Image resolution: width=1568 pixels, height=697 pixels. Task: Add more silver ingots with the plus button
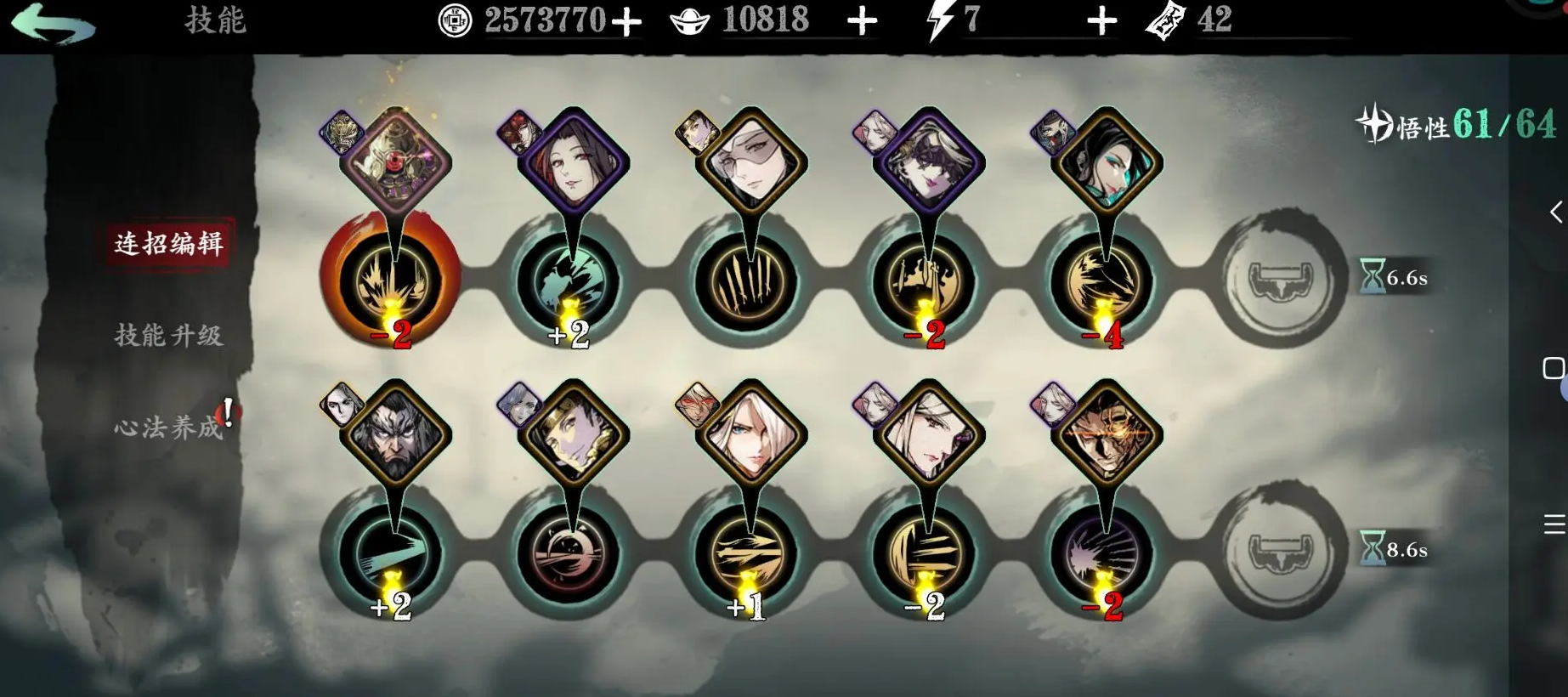862,21
